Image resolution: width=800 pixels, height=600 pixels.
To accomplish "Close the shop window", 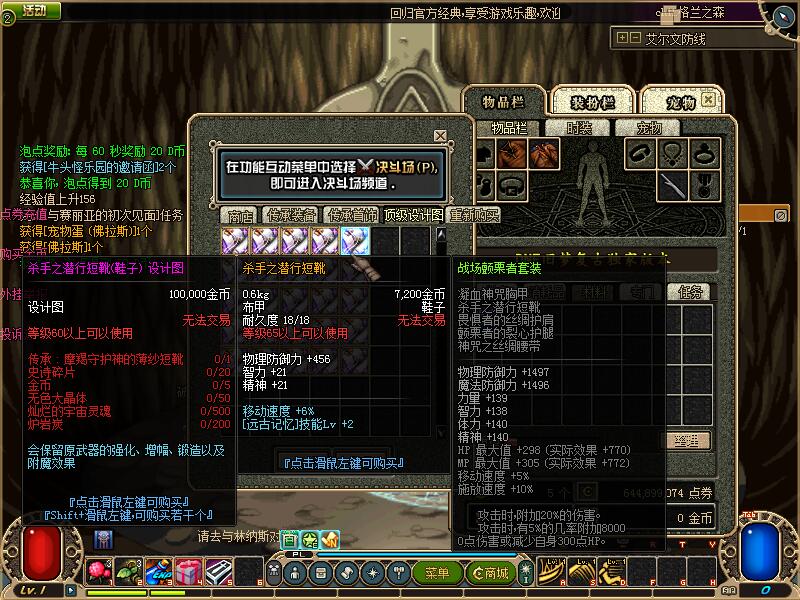I will 440,136.
